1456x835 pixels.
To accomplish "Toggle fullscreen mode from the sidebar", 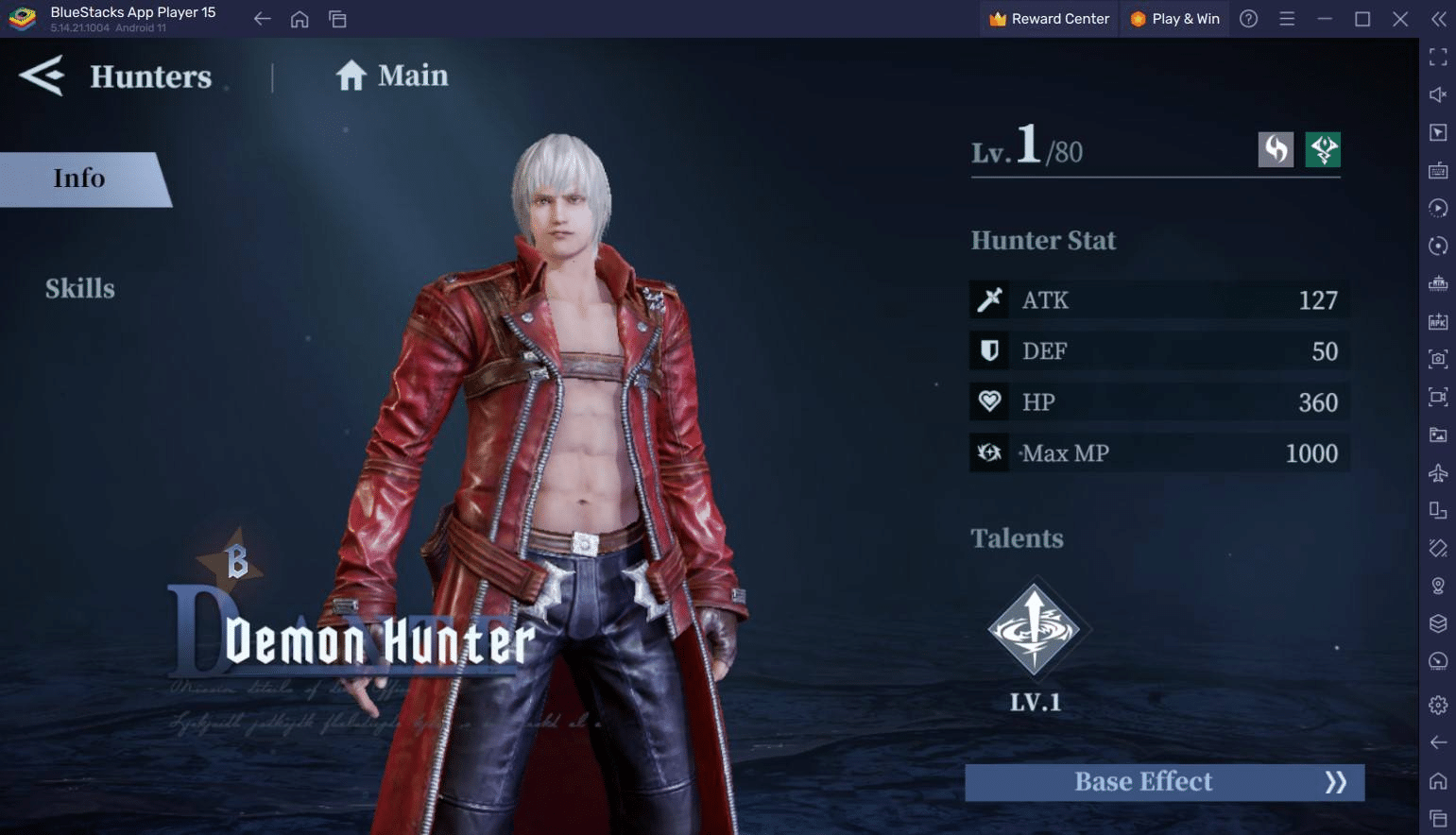I will [x=1437, y=57].
